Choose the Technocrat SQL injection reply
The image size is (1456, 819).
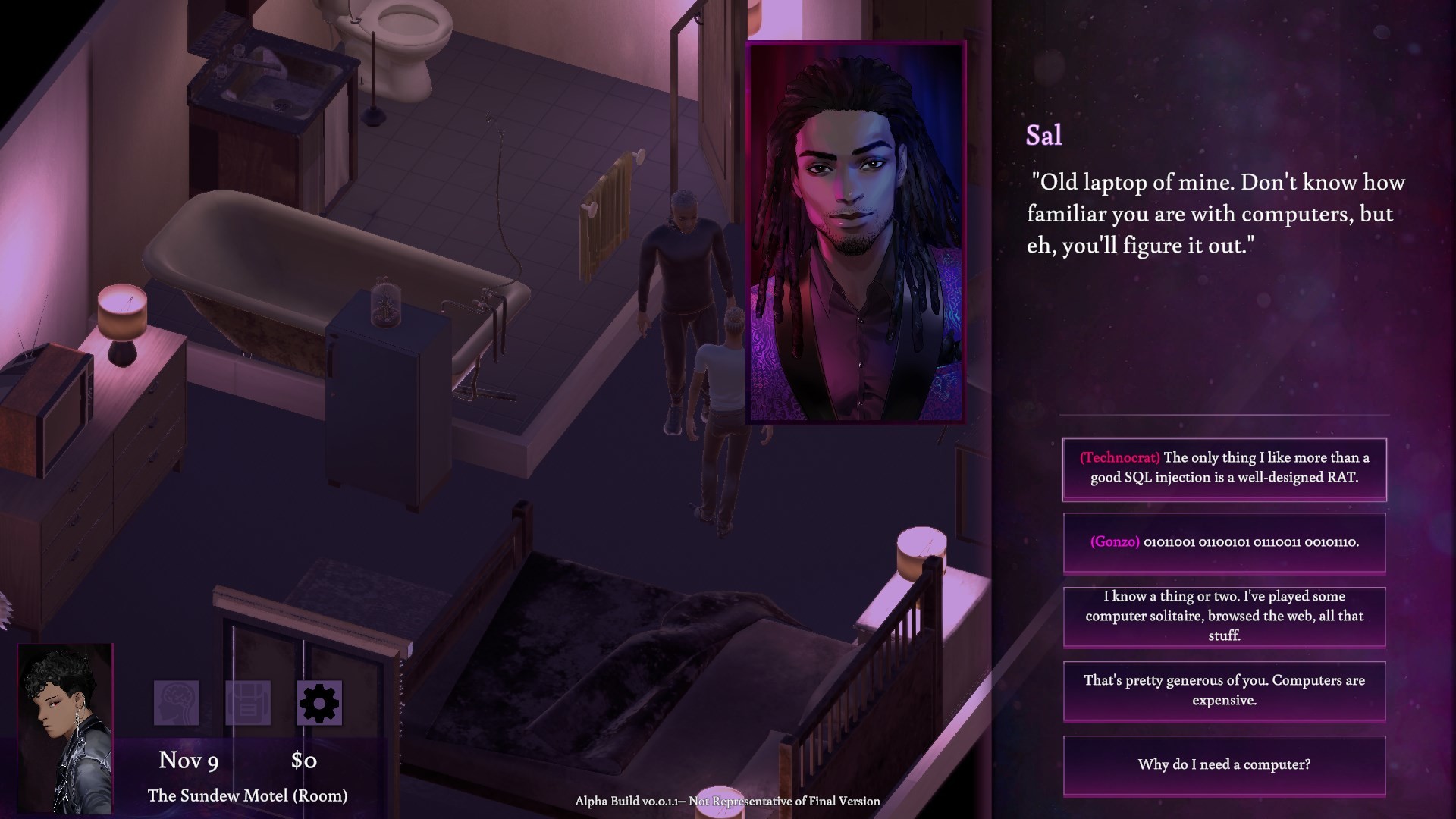pyautogui.click(x=1224, y=469)
